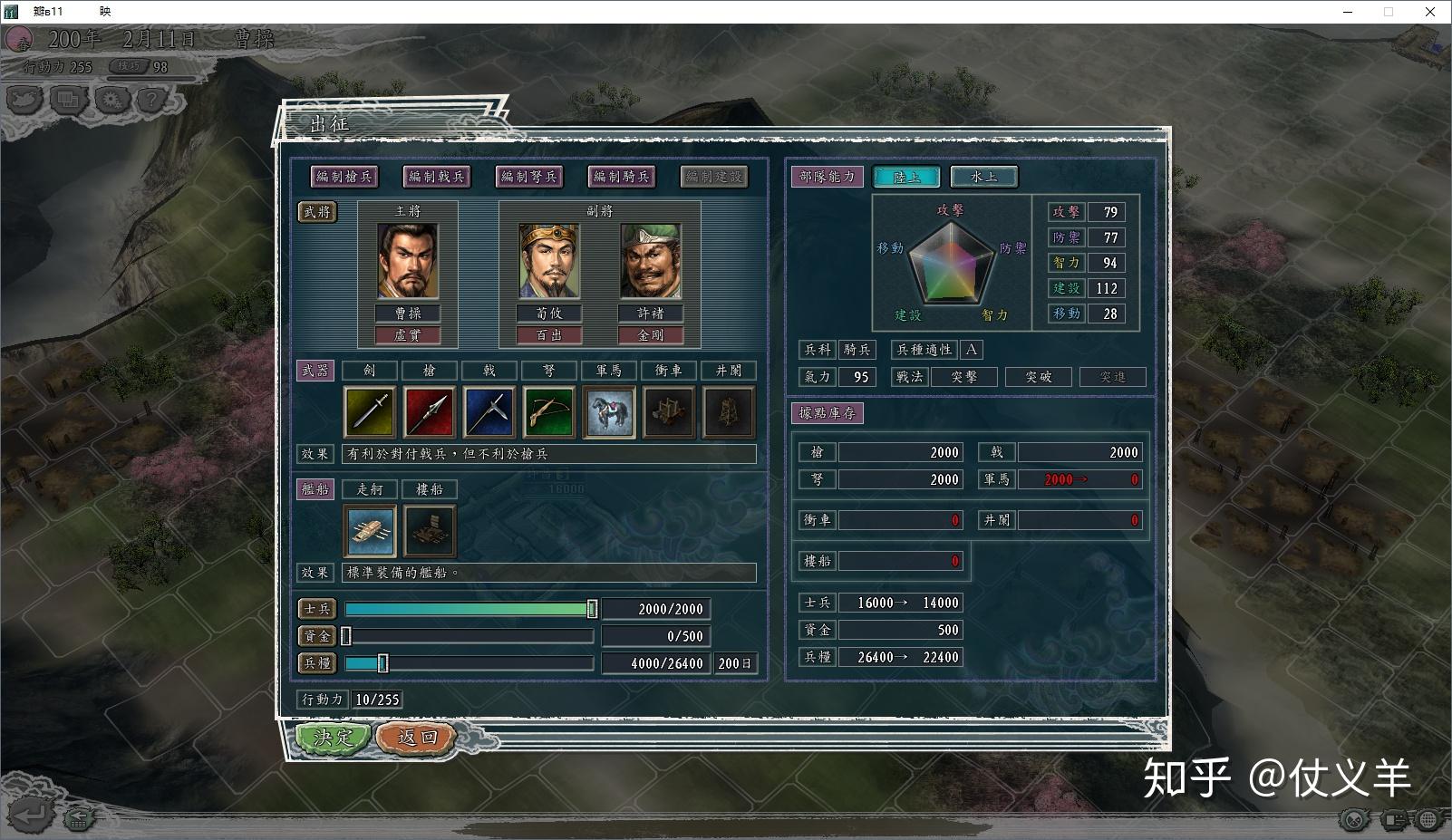Viewport: 1452px width, 840px height.
Task: Select the war horse icon
Action: pos(609,412)
